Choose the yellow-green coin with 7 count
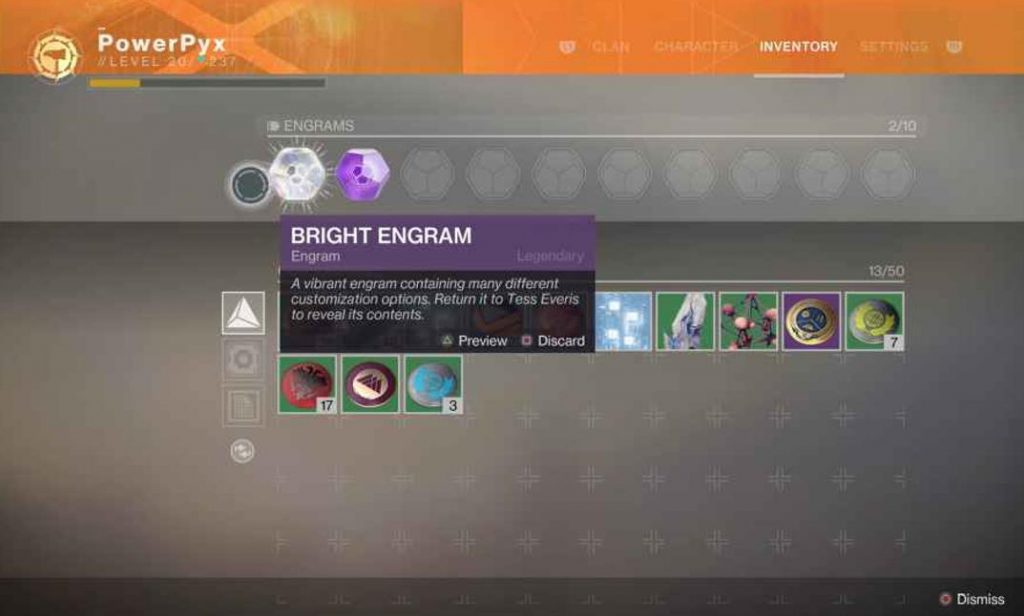The width and height of the screenshot is (1024, 616). (874, 321)
